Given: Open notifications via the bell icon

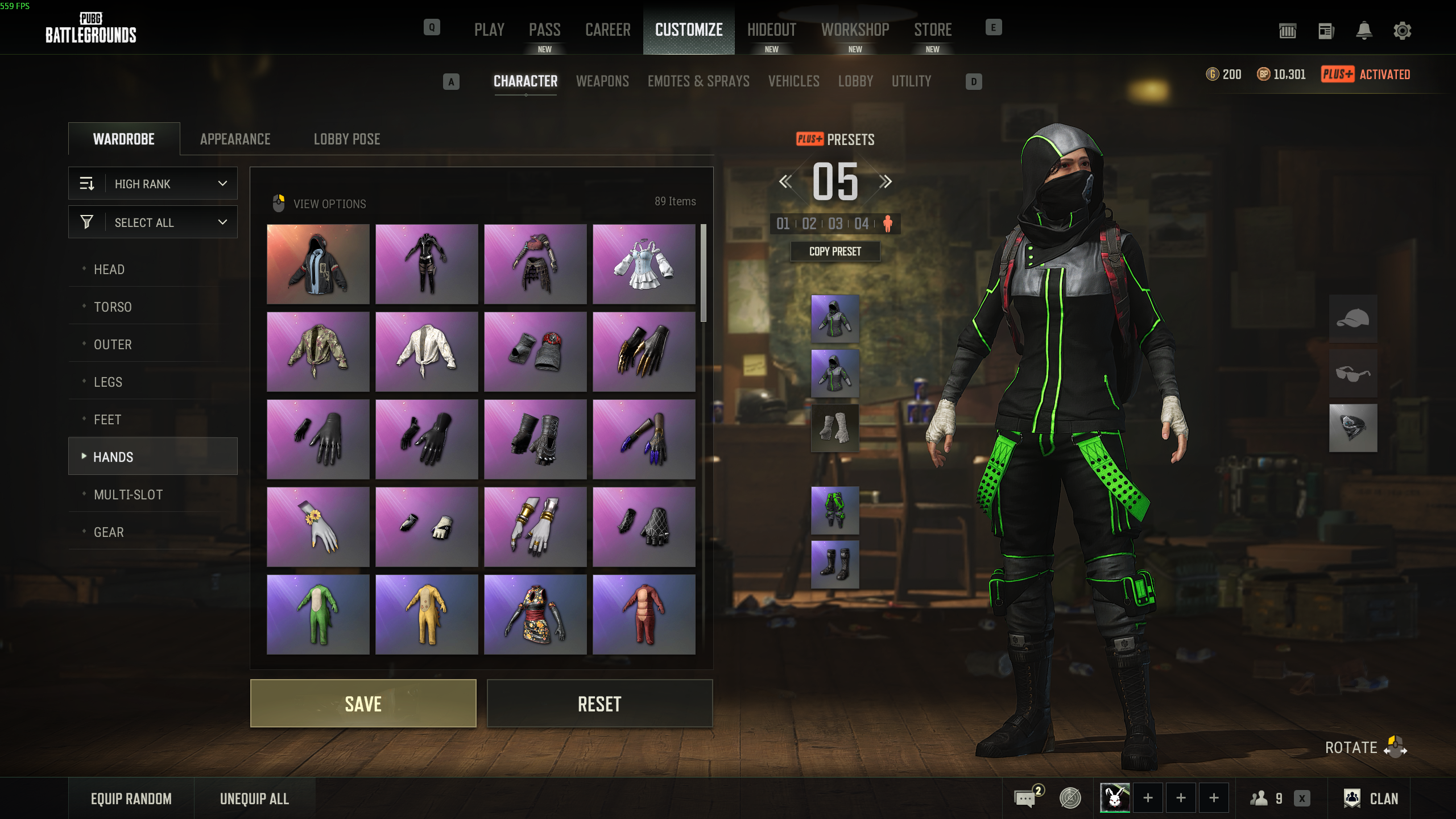Looking at the screenshot, I should (x=1364, y=31).
